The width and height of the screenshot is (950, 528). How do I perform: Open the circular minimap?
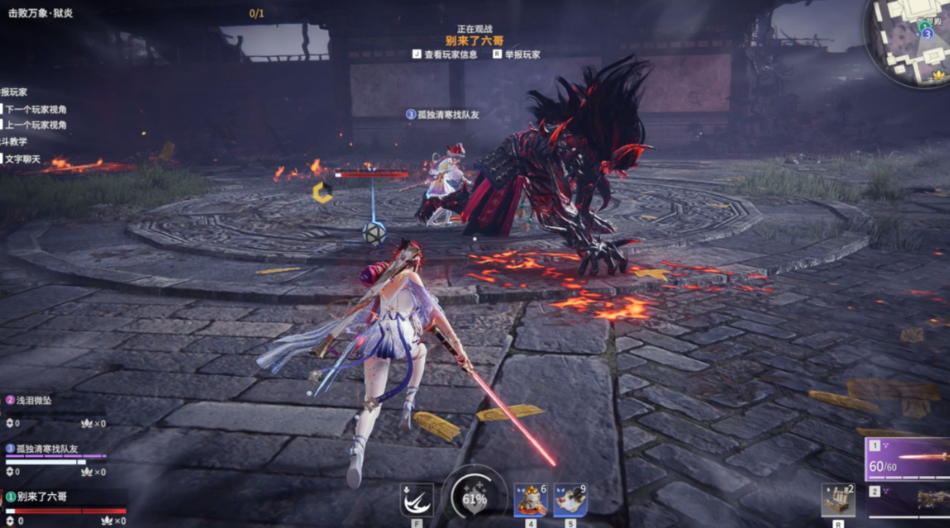[x=907, y=42]
